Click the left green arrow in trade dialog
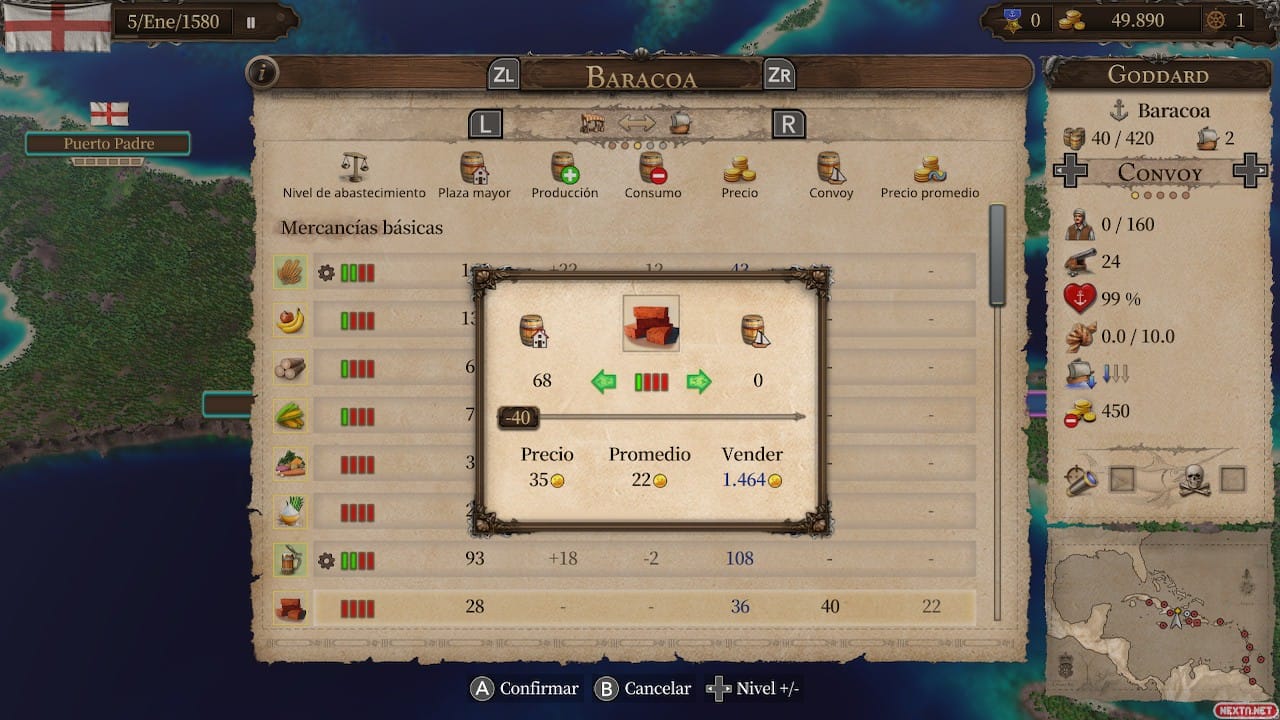The width and height of the screenshot is (1280, 720). click(603, 381)
